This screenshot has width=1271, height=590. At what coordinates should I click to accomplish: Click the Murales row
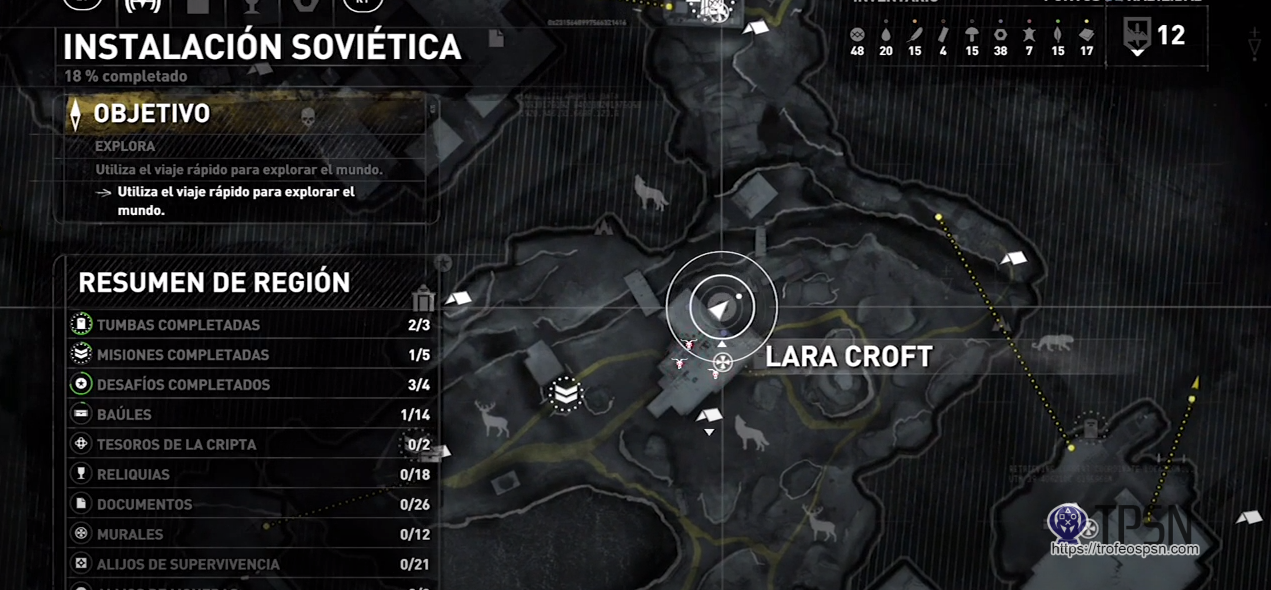250,535
